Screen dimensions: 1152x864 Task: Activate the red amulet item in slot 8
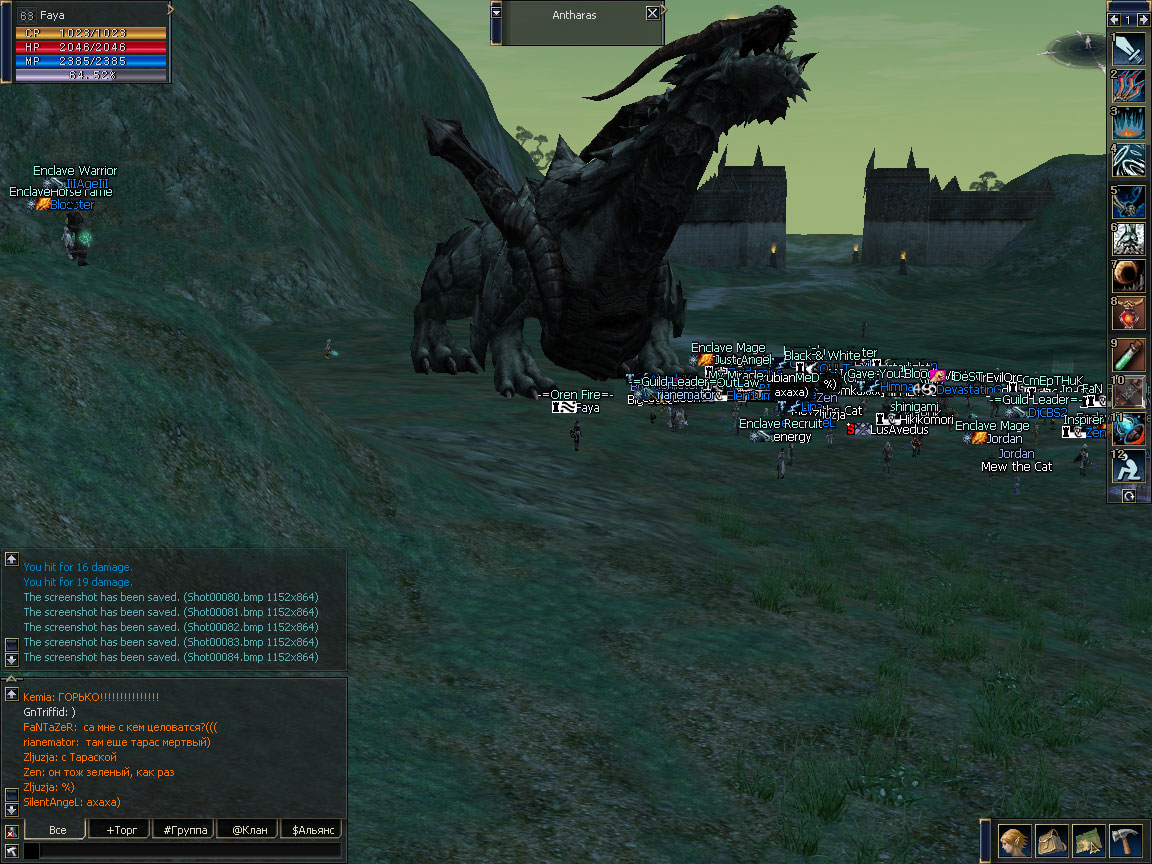coord(1129,314)
